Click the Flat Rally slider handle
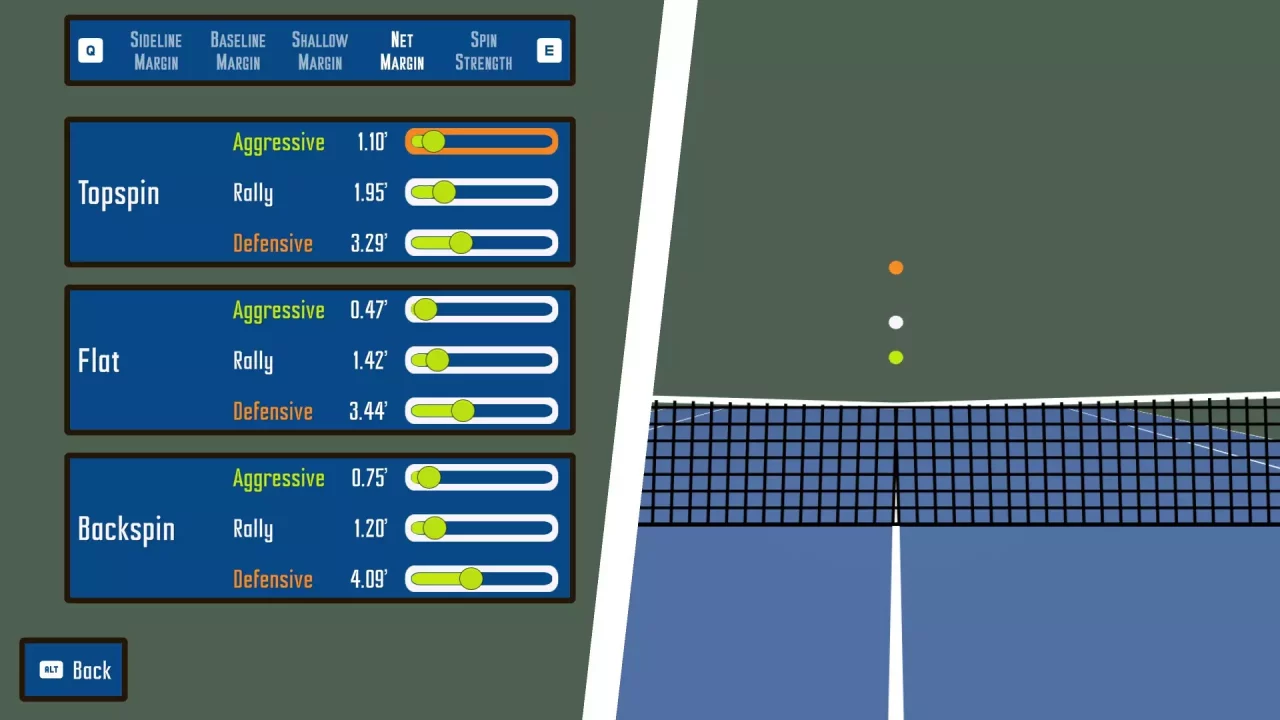1280x720 pixels. point(436,360)
